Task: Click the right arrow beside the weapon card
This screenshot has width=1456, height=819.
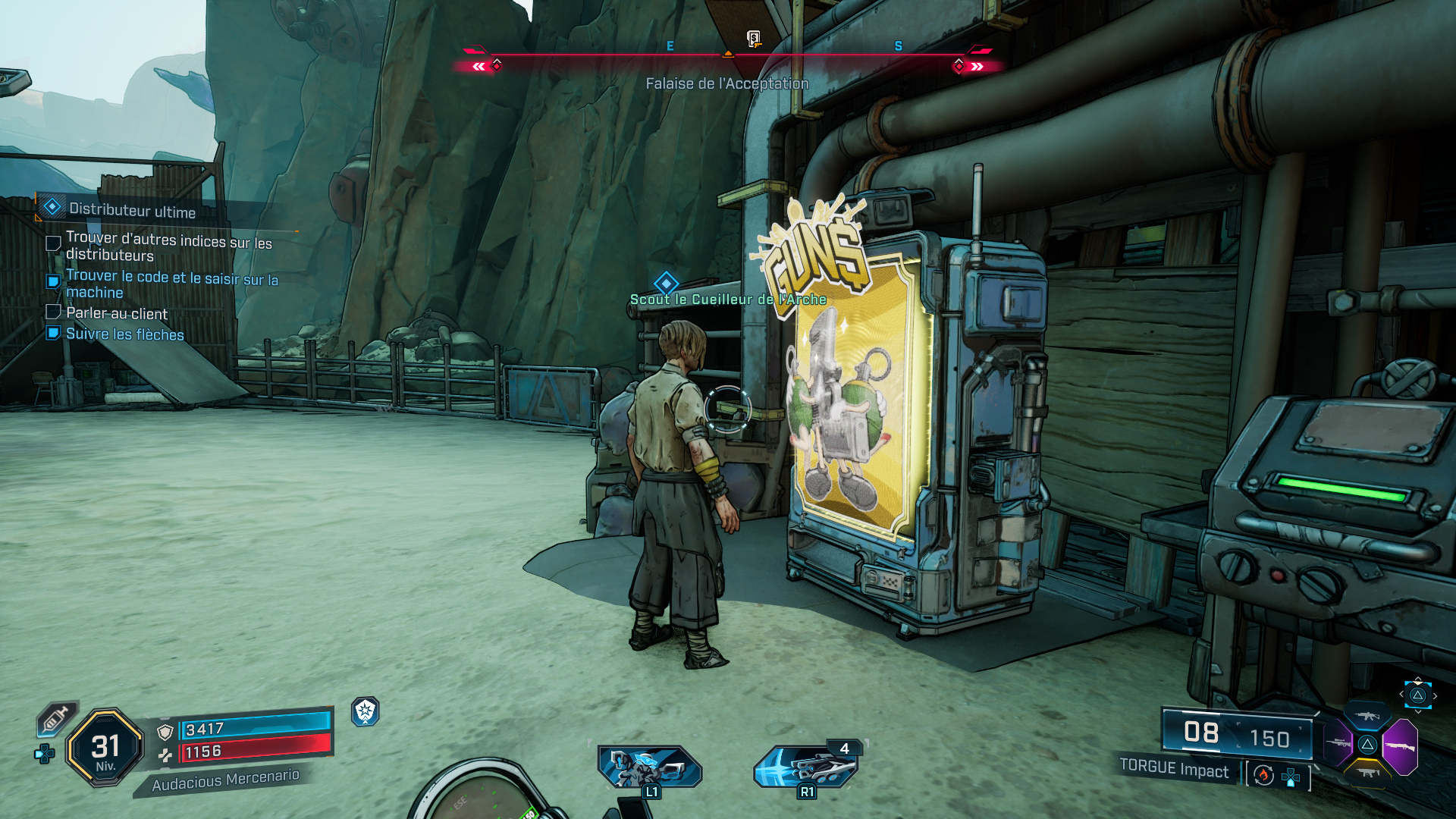Action: pyautogui.click(x=1435, y=695)
